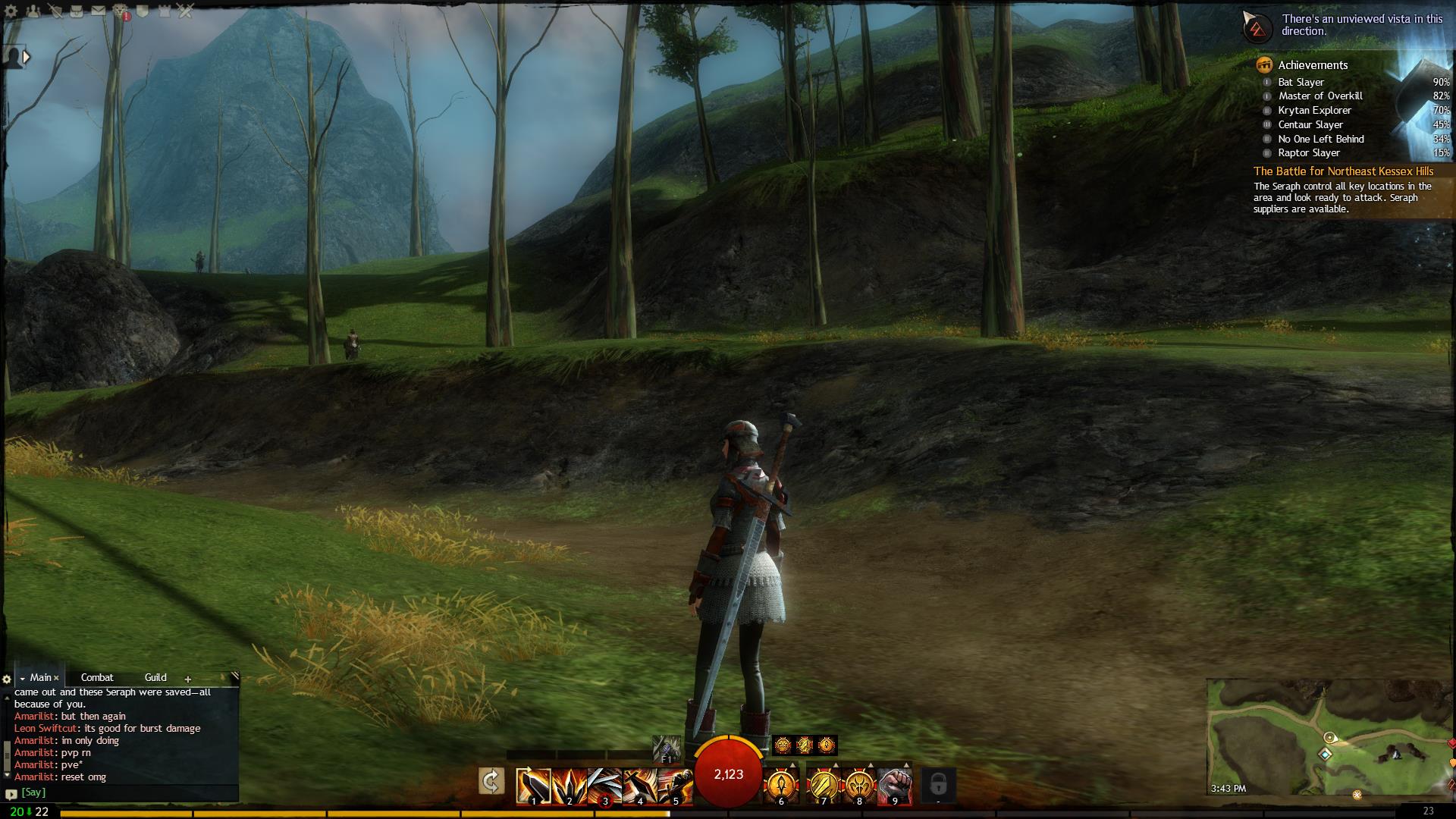Trigger the sword thrust skill in slot 4
Viewport: 1456px width, 819px height.
pyautogui.click(x=639, y=786)
